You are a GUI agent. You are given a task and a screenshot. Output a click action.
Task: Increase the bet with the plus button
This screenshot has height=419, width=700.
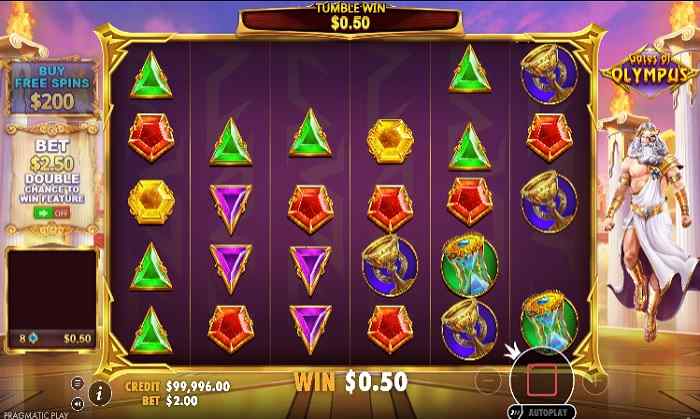point(597,379)
